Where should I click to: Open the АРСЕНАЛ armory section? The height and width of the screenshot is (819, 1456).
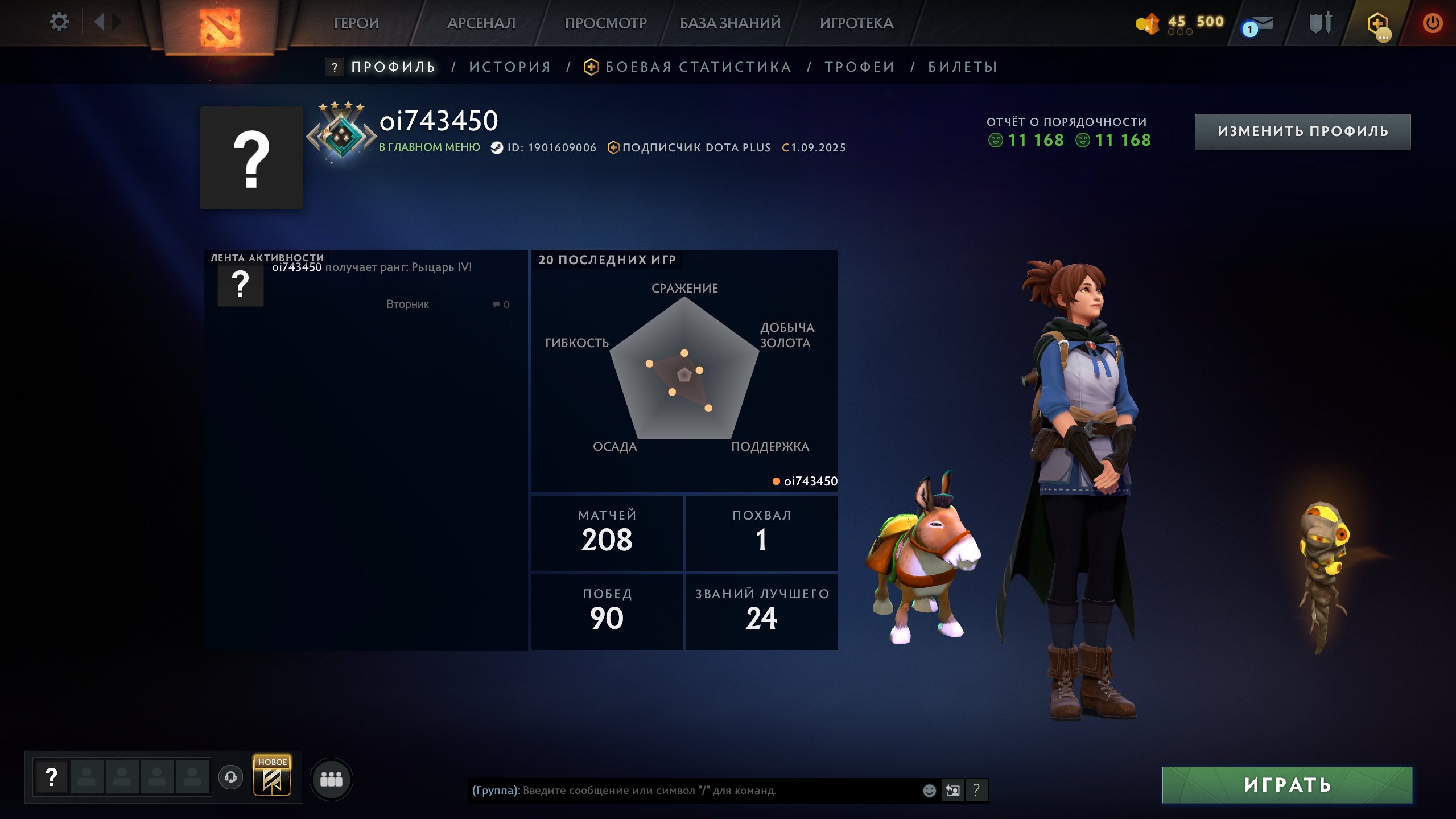pos(481,23)
